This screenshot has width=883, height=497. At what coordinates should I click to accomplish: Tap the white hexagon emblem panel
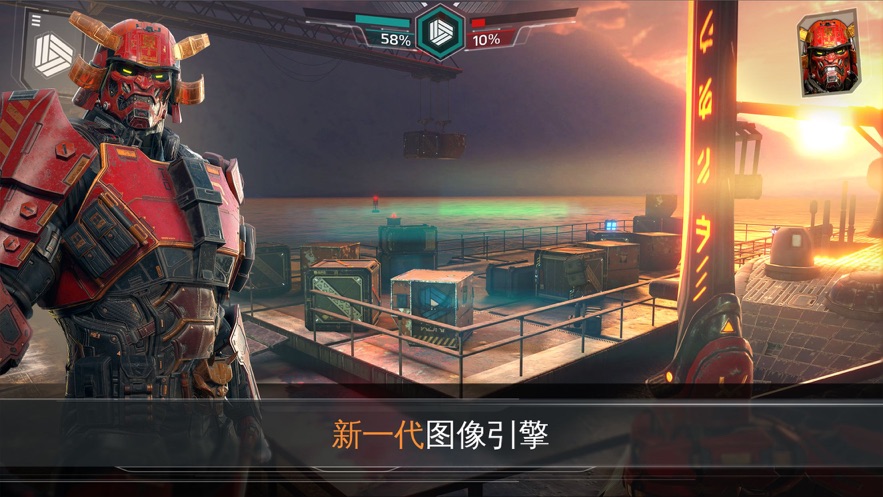pos(54,53)
